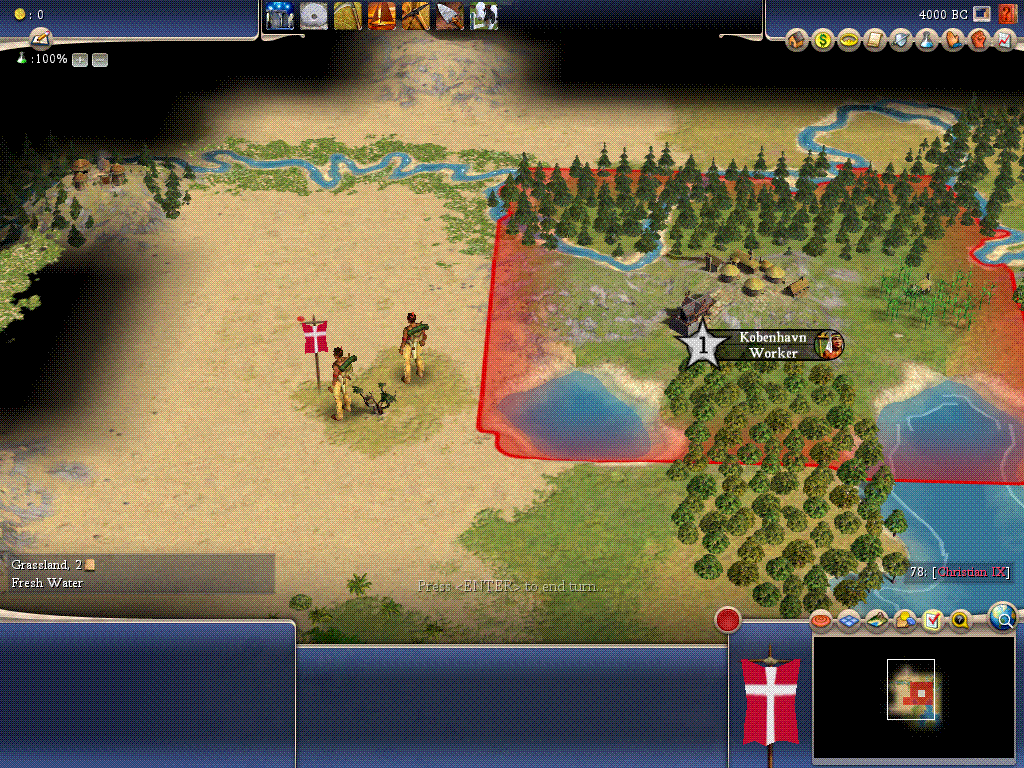This screenshot has height=768, width=1024.
Task: Open the Religion Advisor praying hands icon
Action: coord(953,41)
